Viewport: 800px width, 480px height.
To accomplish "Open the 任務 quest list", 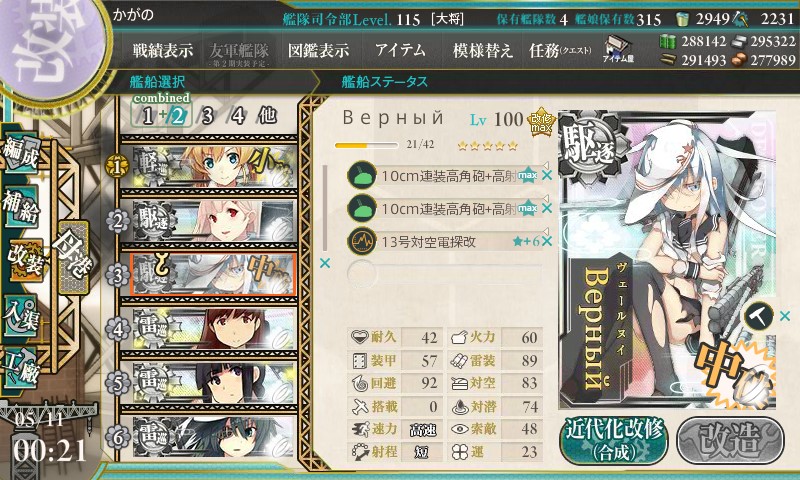I will pyautogui.click(x=558, y=50).
